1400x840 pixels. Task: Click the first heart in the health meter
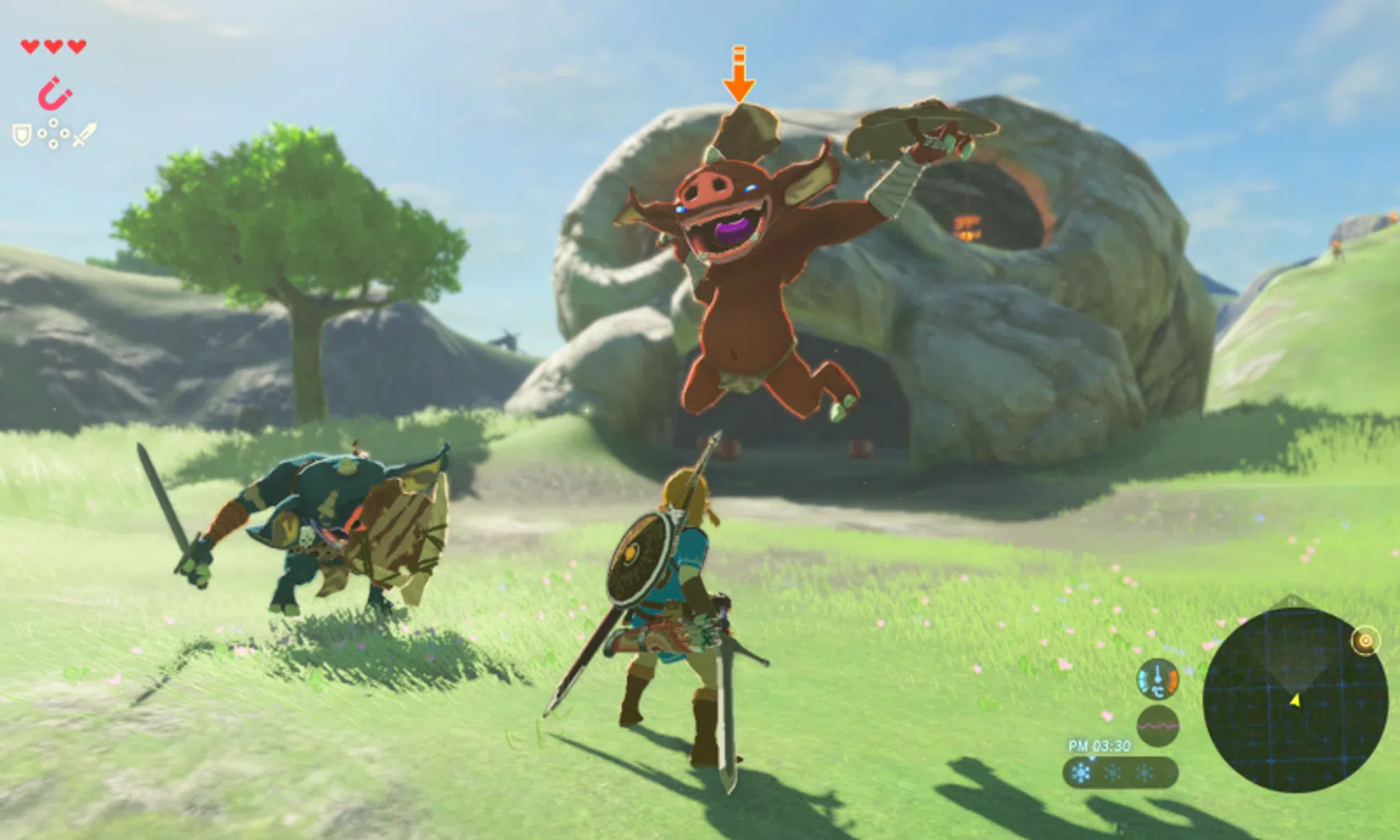coord(29,46)
